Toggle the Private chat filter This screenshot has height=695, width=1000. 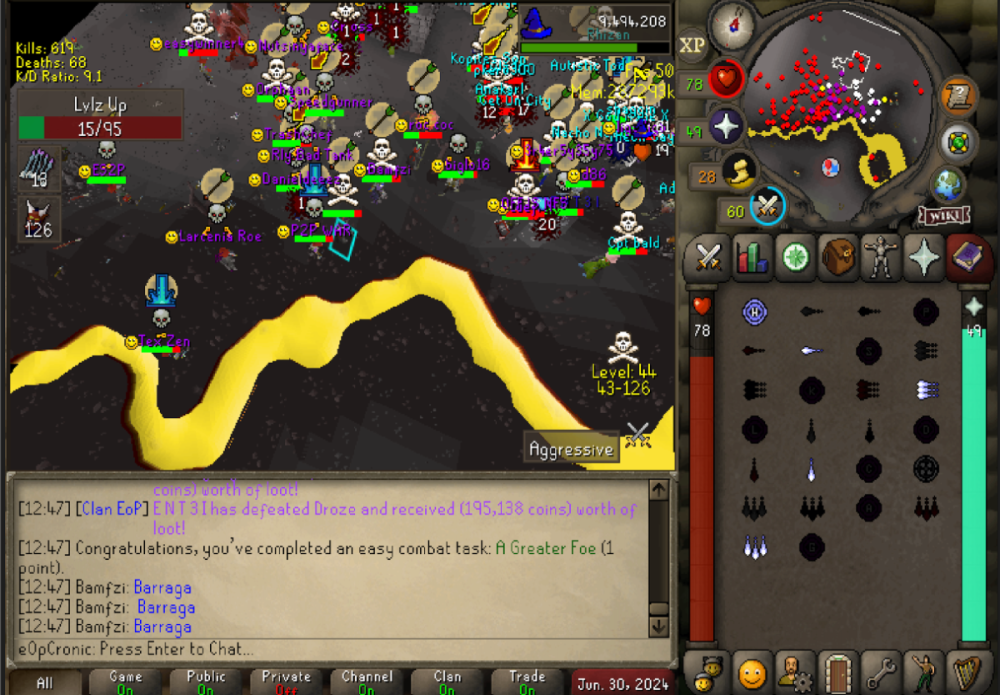[286, 682]
